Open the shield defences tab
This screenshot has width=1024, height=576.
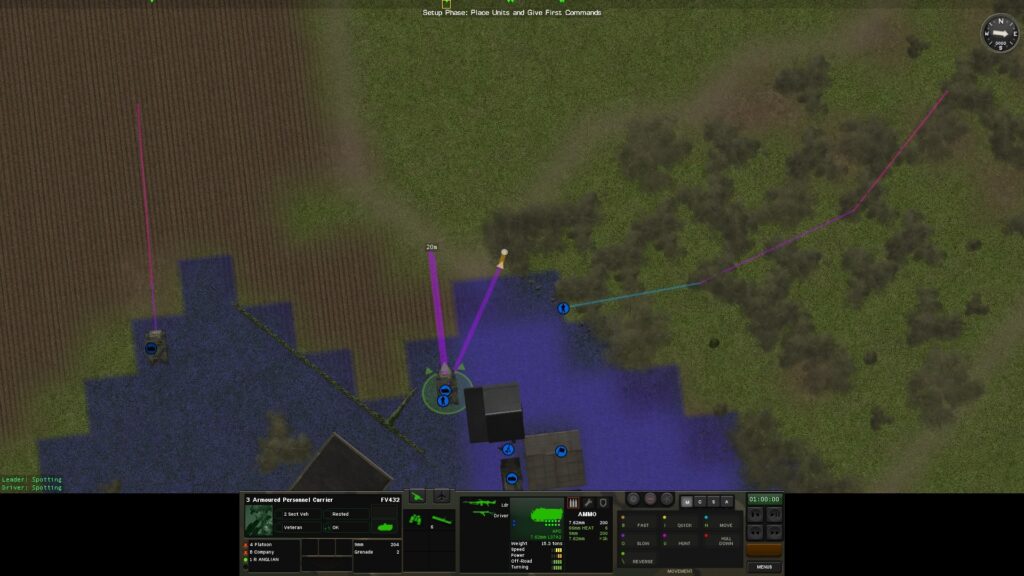click(x=604, y=502)
